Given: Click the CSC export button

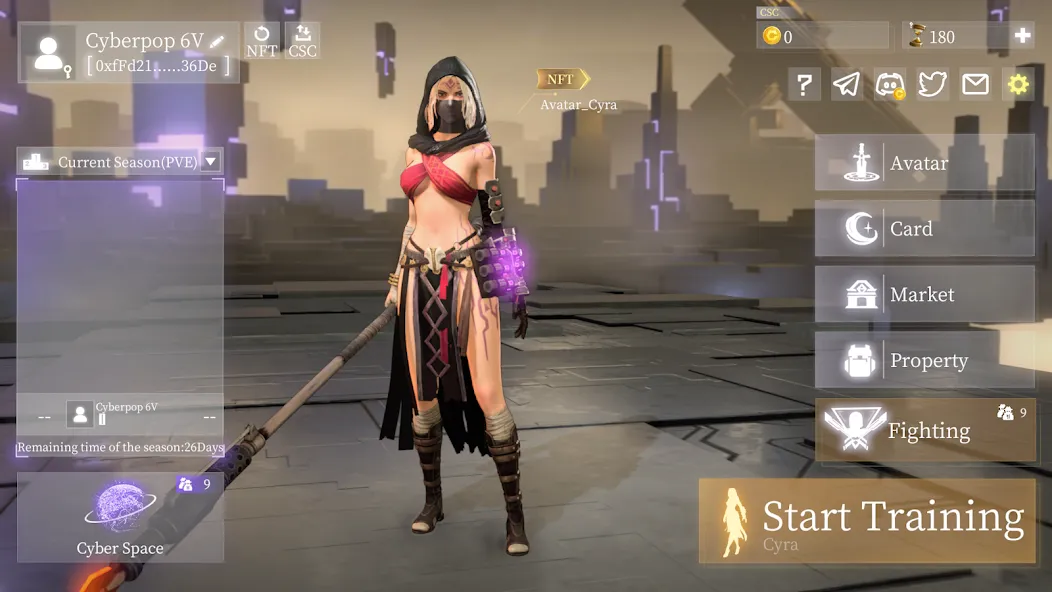Looking at the screenshot, I should [x=303, y=40].
